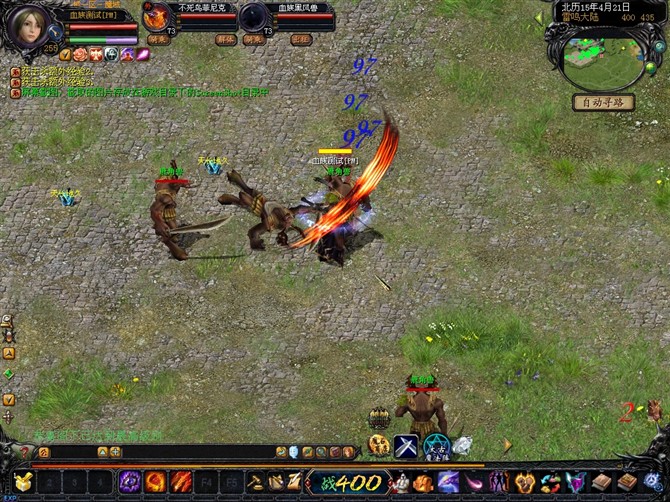Use the purple vortex skill in hotbar
Image resolution: width=670 pixels, height=502 pixels.
pyautogui.click(x=130, y=482)
